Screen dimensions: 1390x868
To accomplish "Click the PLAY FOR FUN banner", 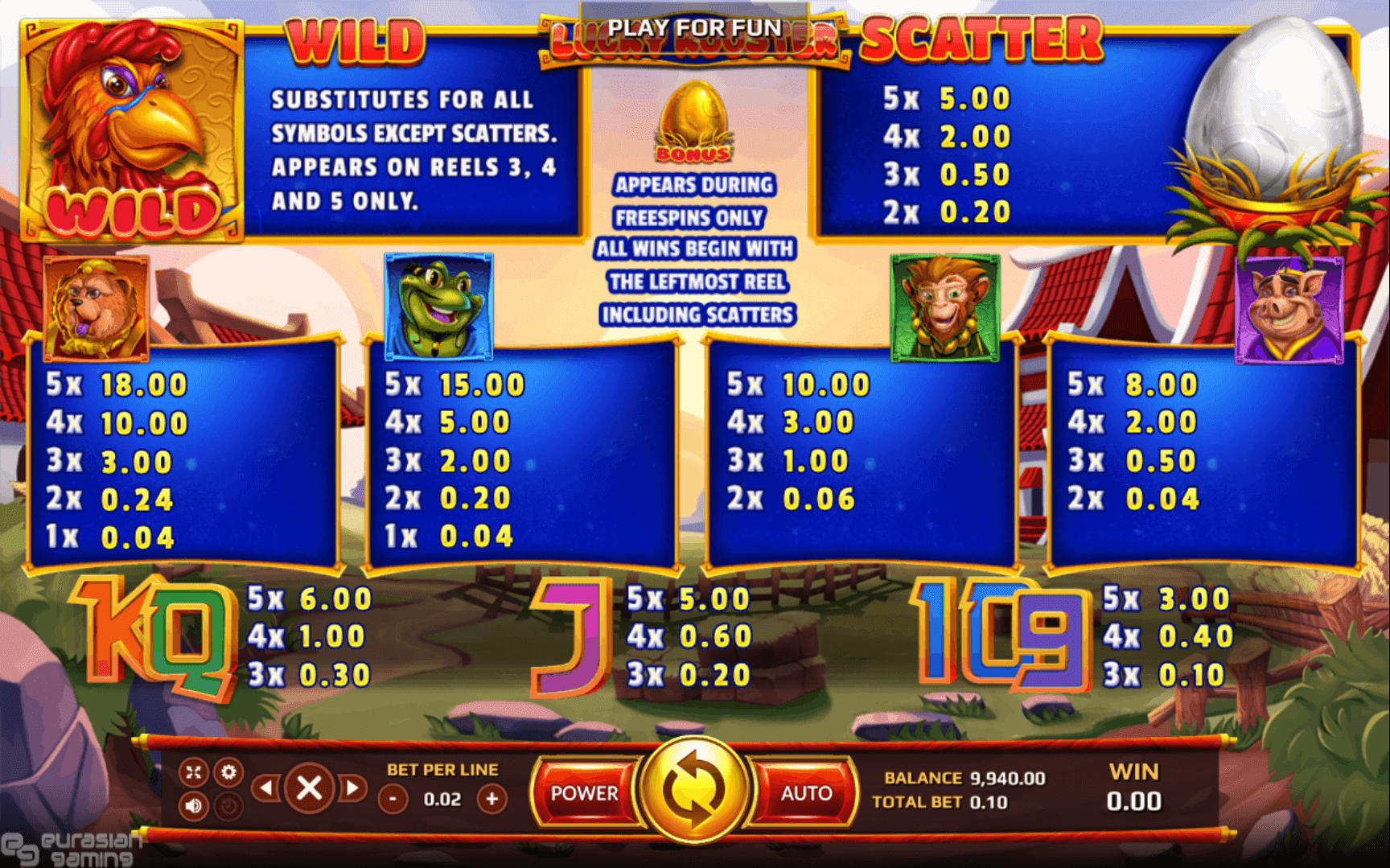I will (695, 27).
